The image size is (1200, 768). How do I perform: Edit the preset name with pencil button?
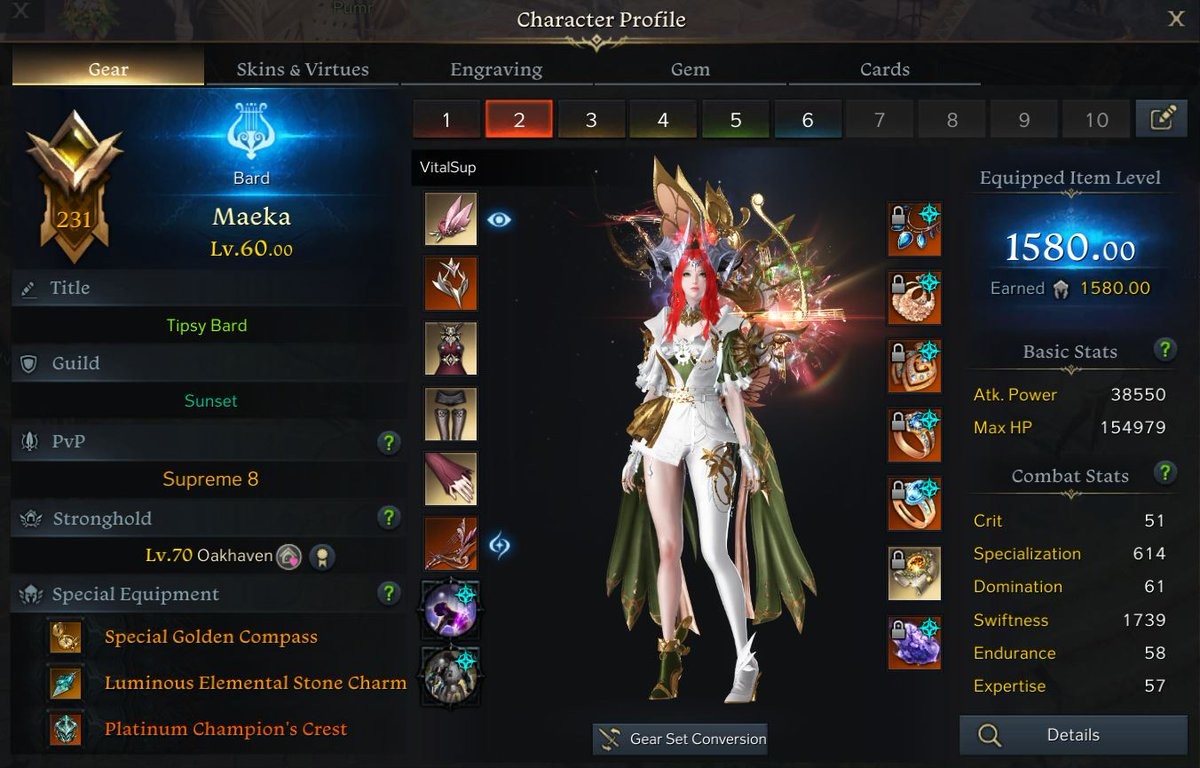click(x=1161, y=119)
